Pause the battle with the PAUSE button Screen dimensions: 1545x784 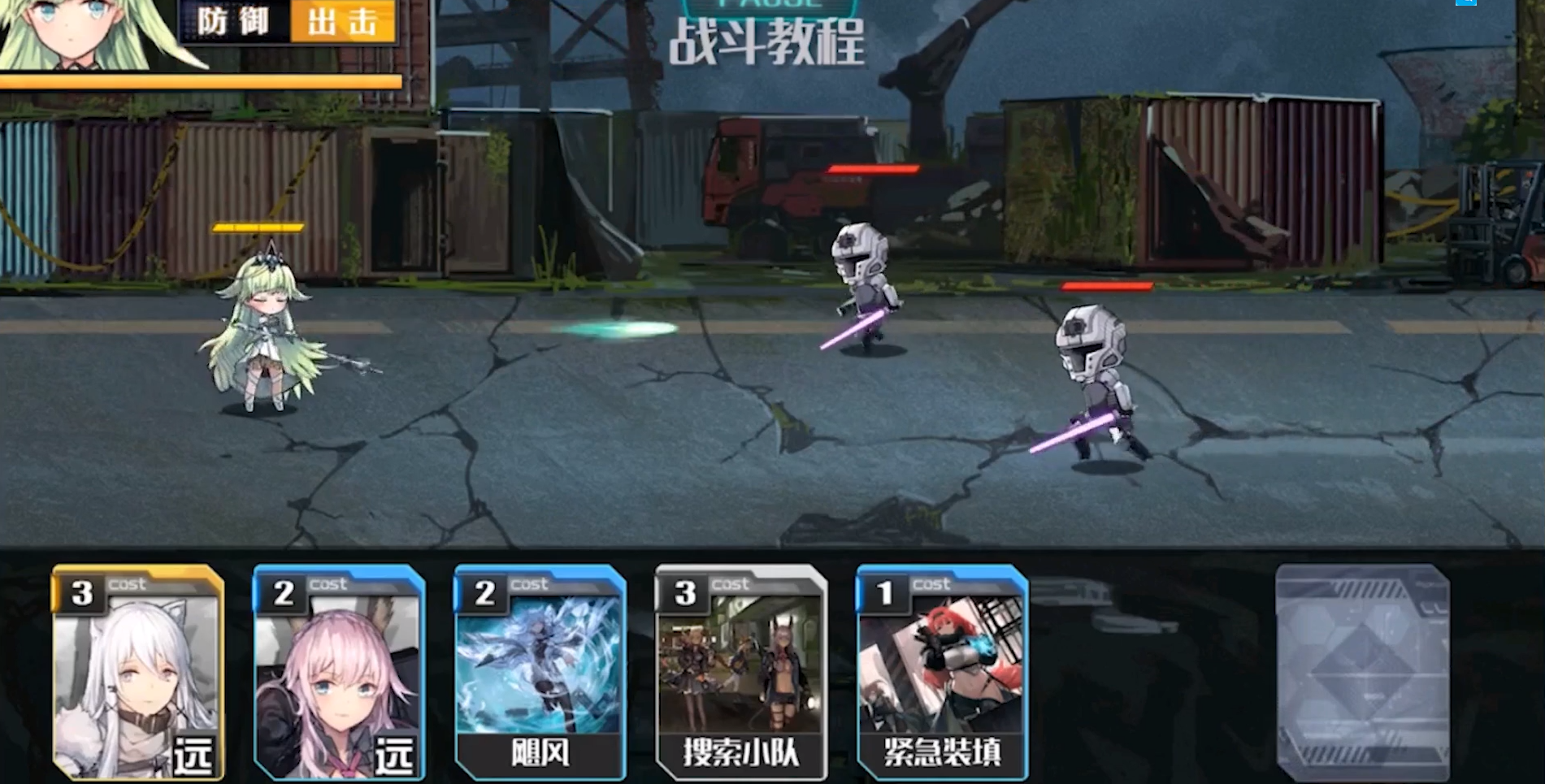tap(769, 6)
